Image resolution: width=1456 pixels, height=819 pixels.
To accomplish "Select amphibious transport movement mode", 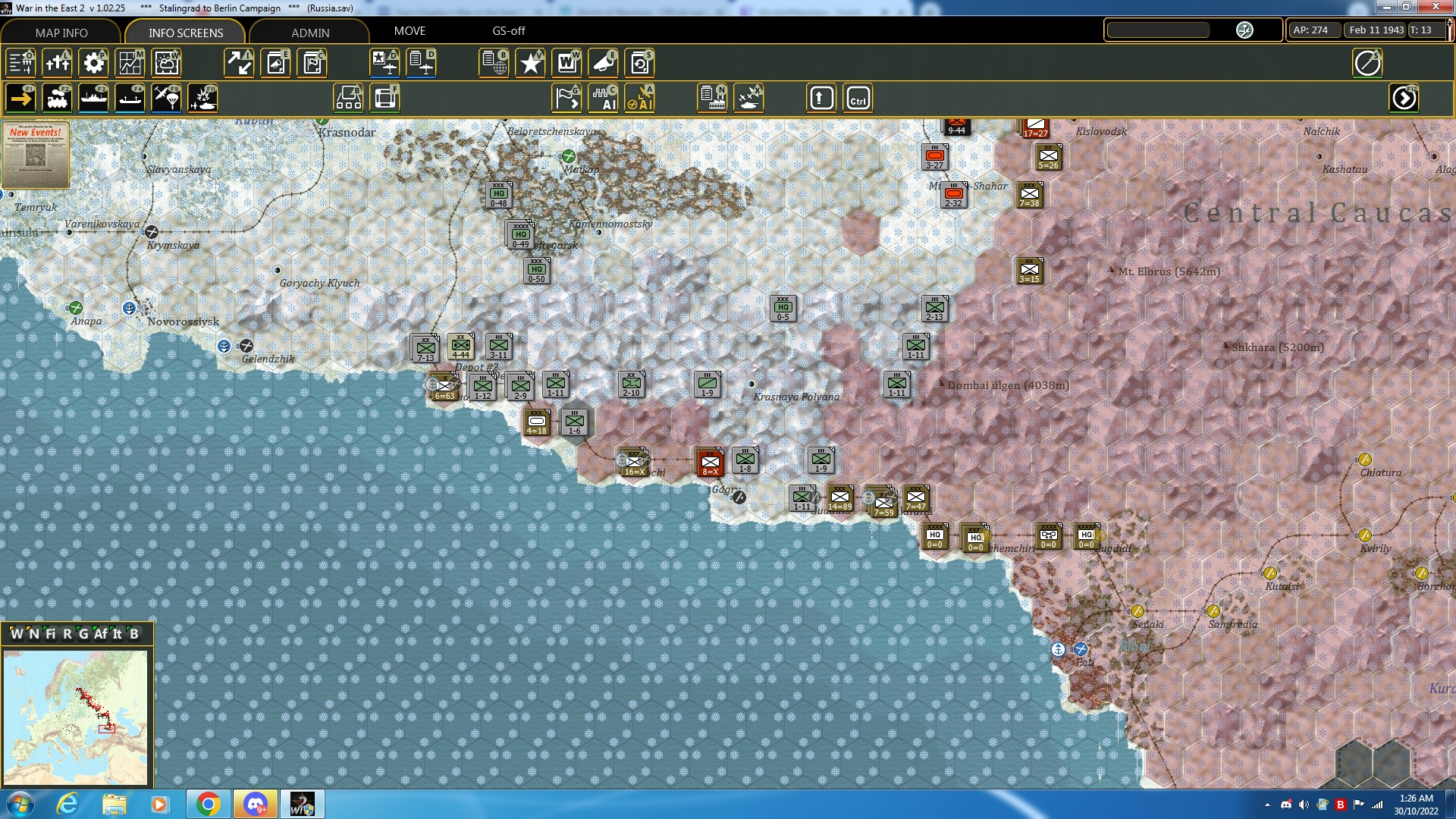I will [130, 98].
